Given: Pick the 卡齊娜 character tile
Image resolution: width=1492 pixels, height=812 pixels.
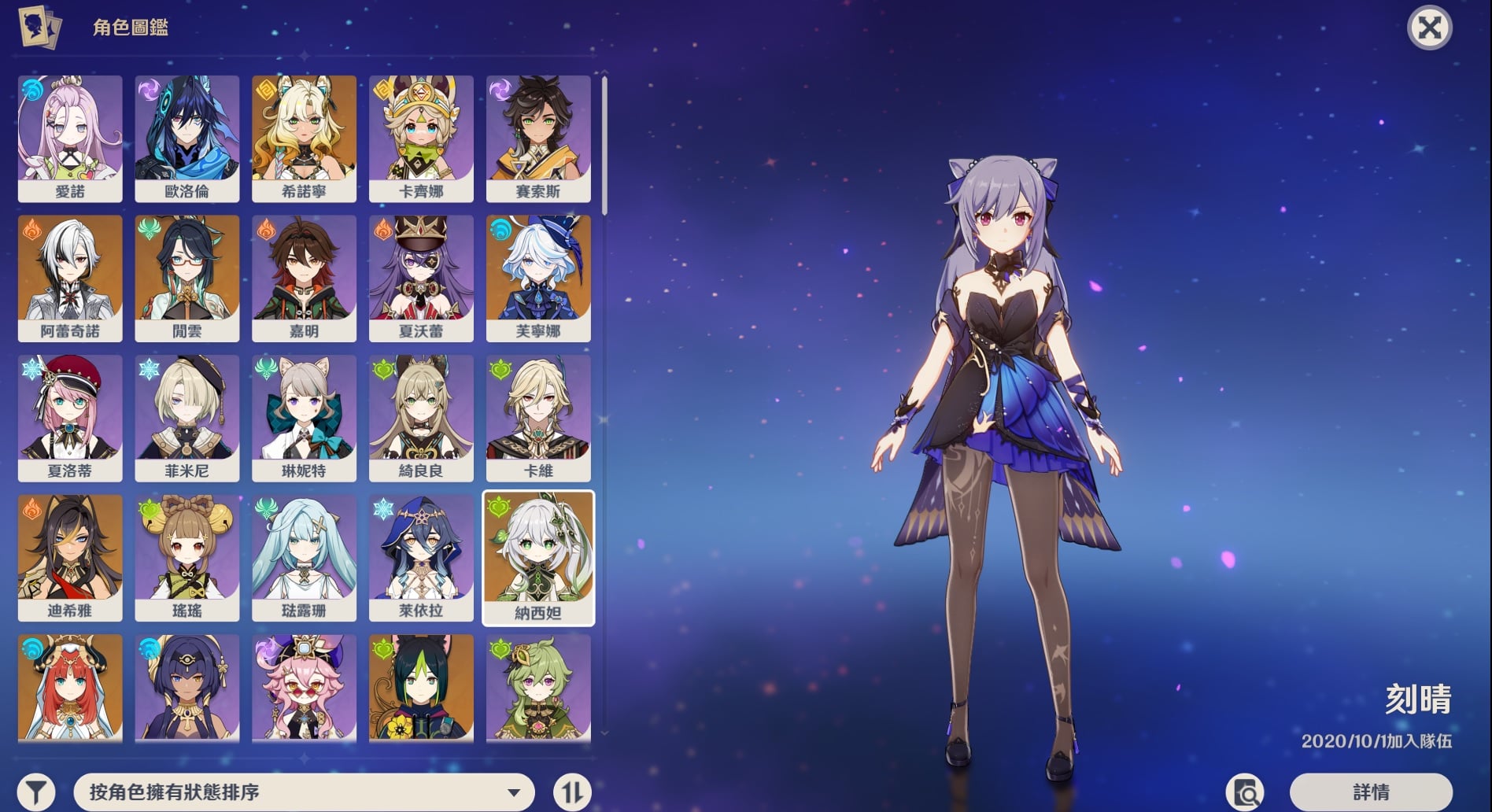Looking at the screenshot, I should click(421, 138).
